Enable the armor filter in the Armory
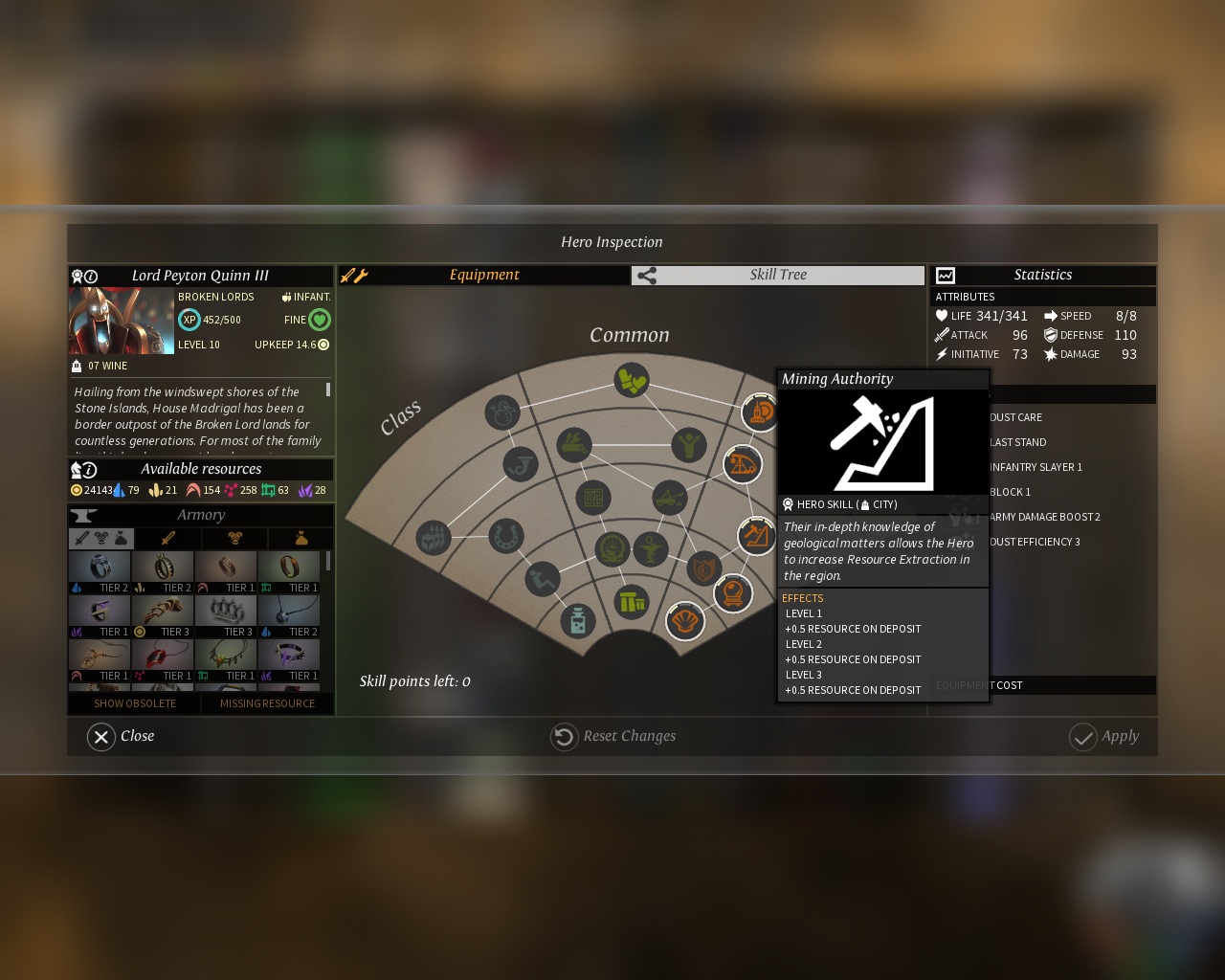 pos(235,538)
